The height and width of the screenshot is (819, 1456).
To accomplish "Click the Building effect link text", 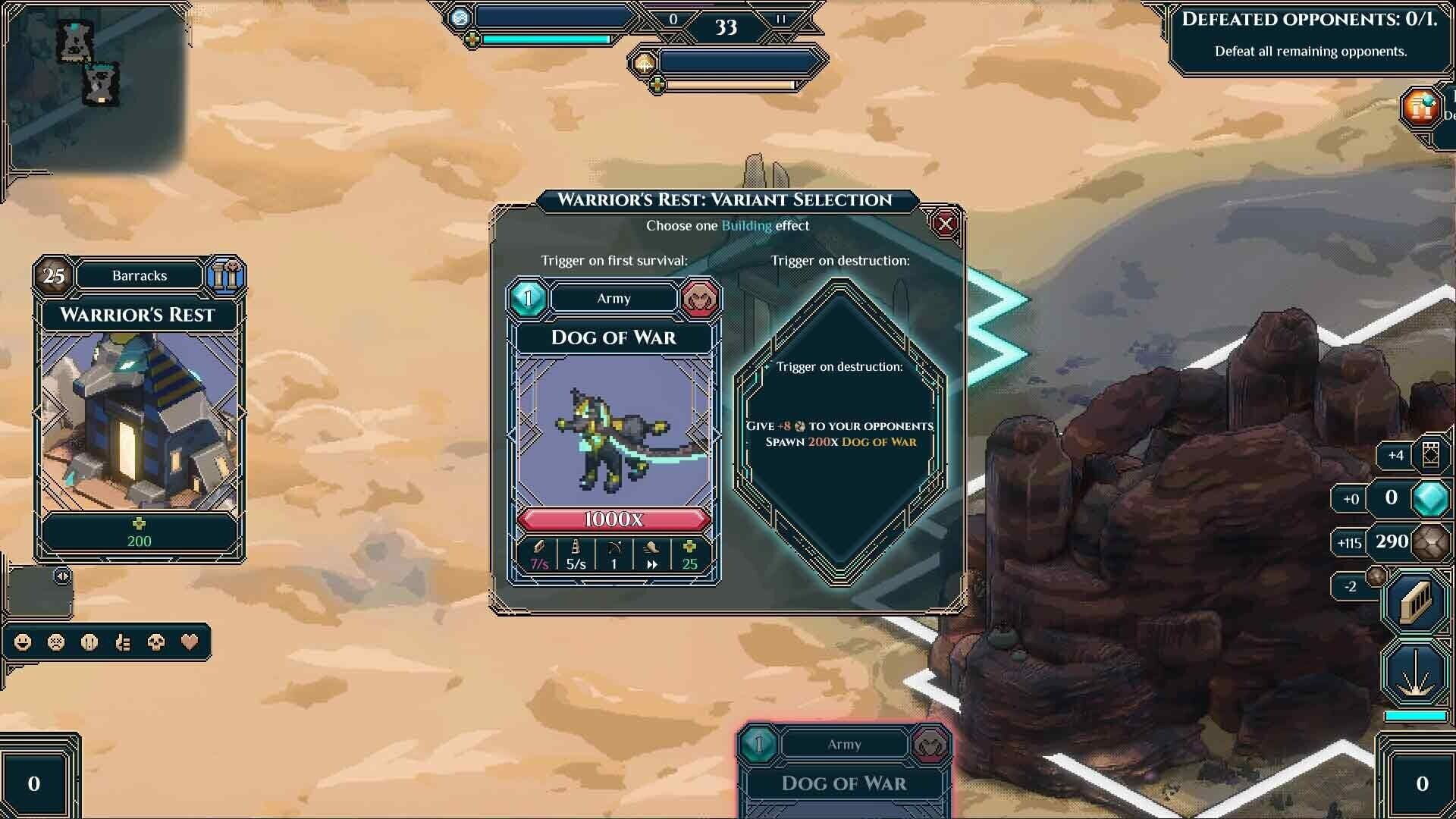I will 747,225.
